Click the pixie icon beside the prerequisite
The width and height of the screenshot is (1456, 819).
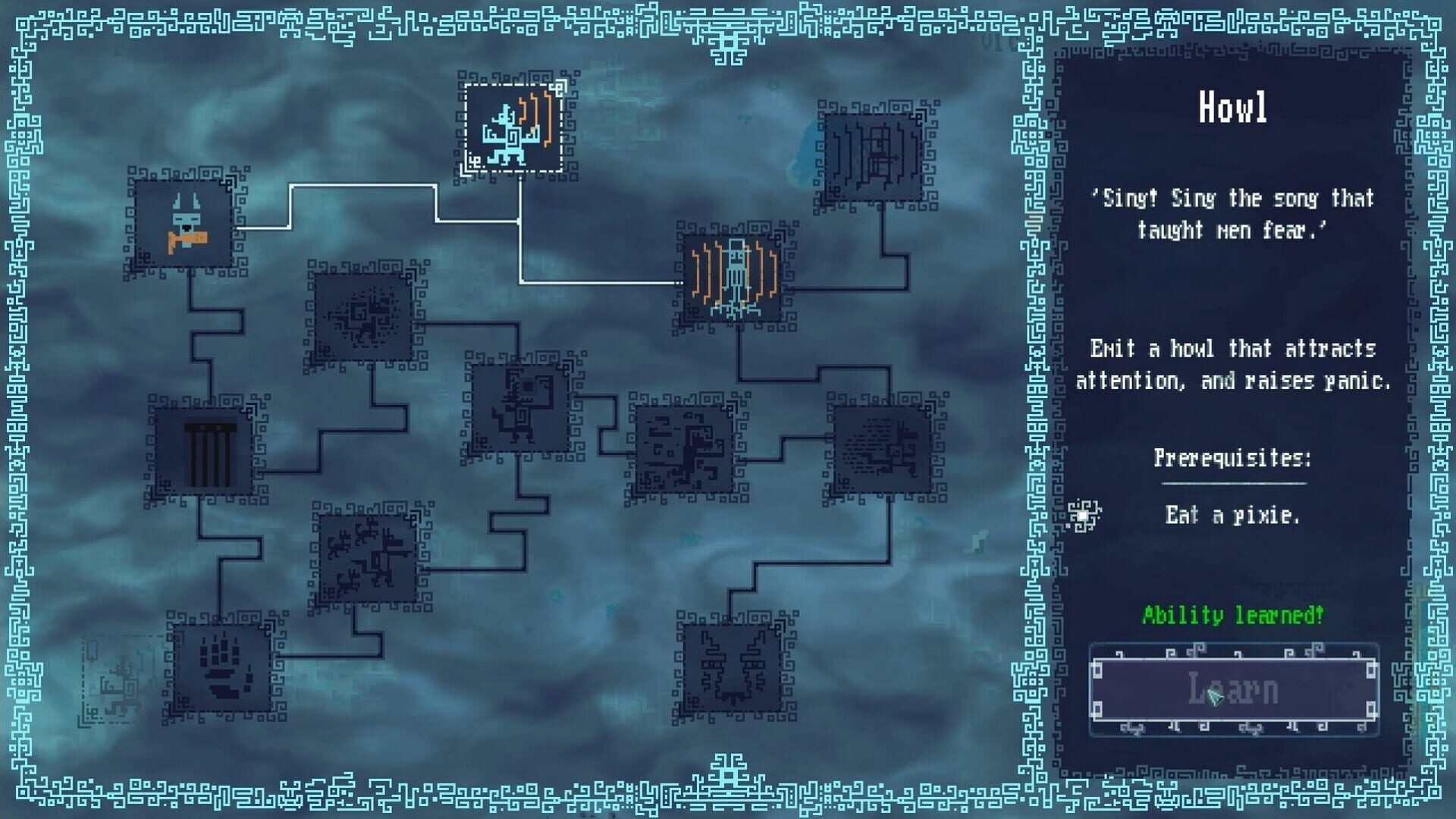point(1084,513)
